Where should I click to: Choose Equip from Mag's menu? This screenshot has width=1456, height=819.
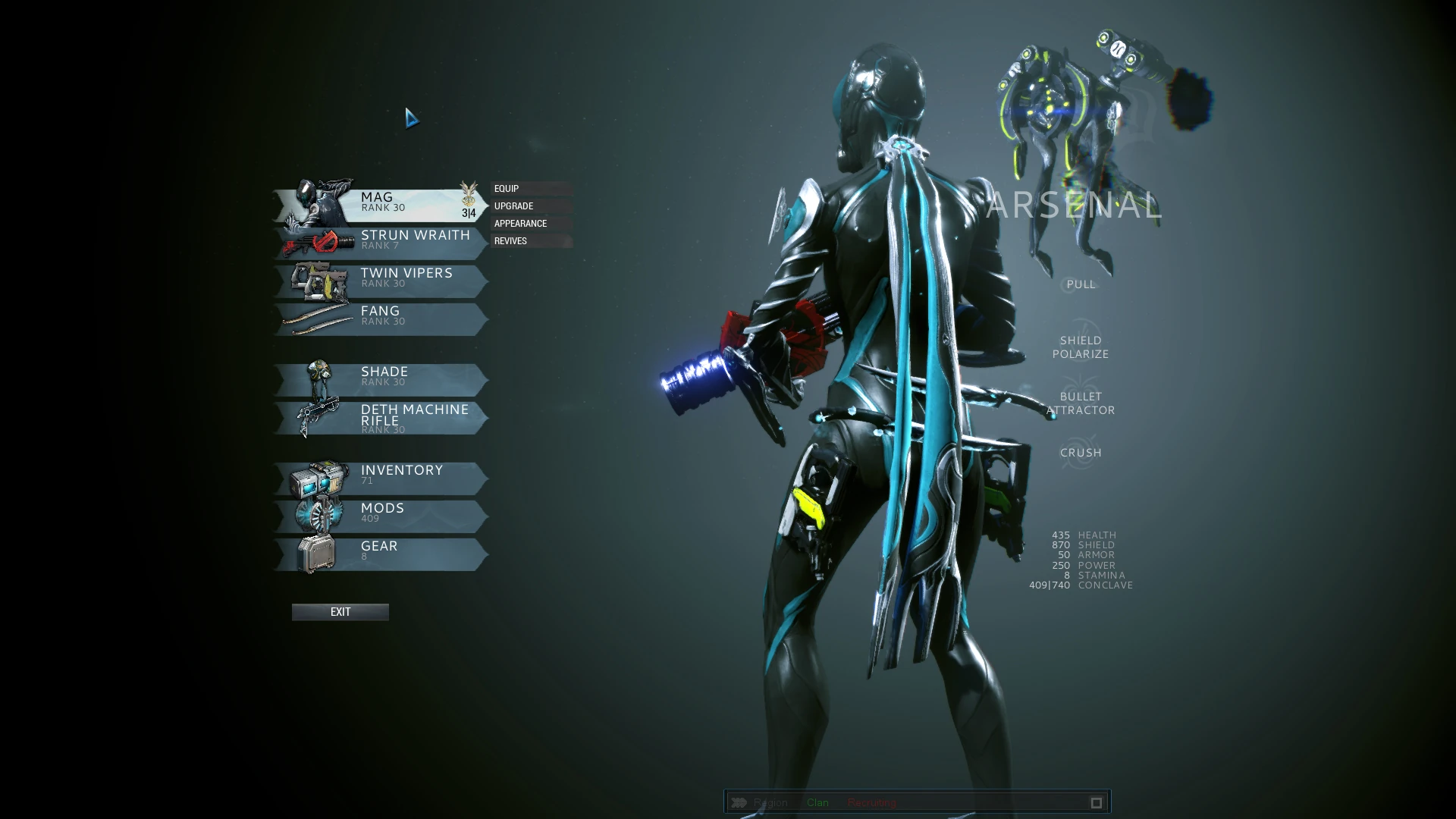coord(506,188)
